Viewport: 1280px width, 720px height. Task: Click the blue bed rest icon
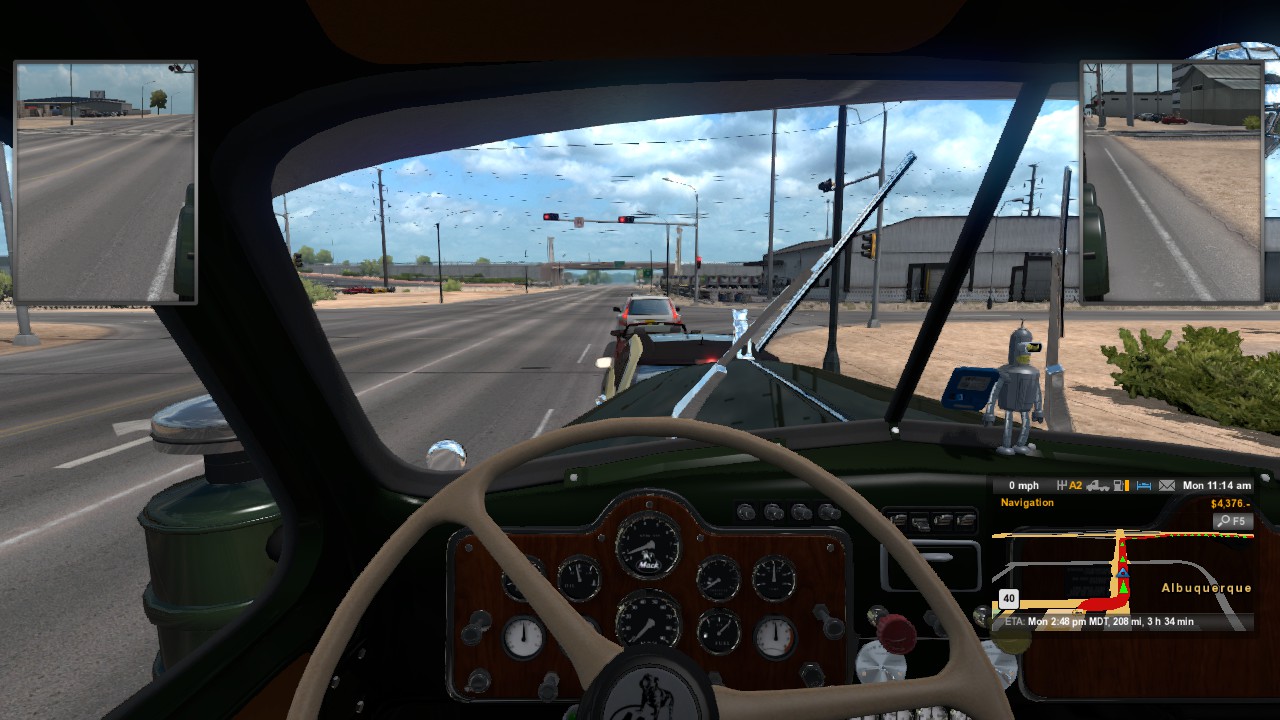1144,486
